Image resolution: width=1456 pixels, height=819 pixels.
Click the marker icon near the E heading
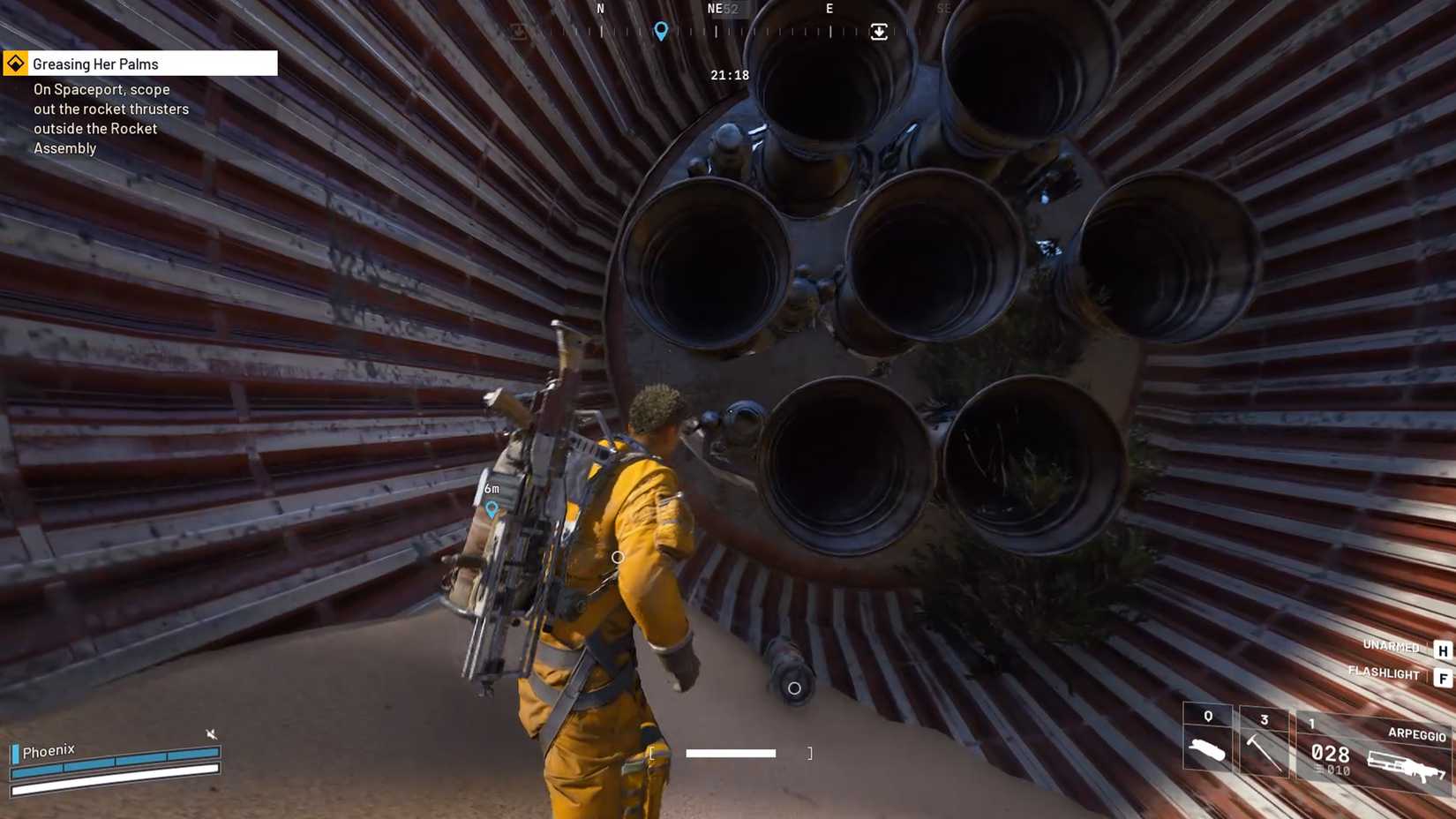pyautogui.click(x=879, y=31)
